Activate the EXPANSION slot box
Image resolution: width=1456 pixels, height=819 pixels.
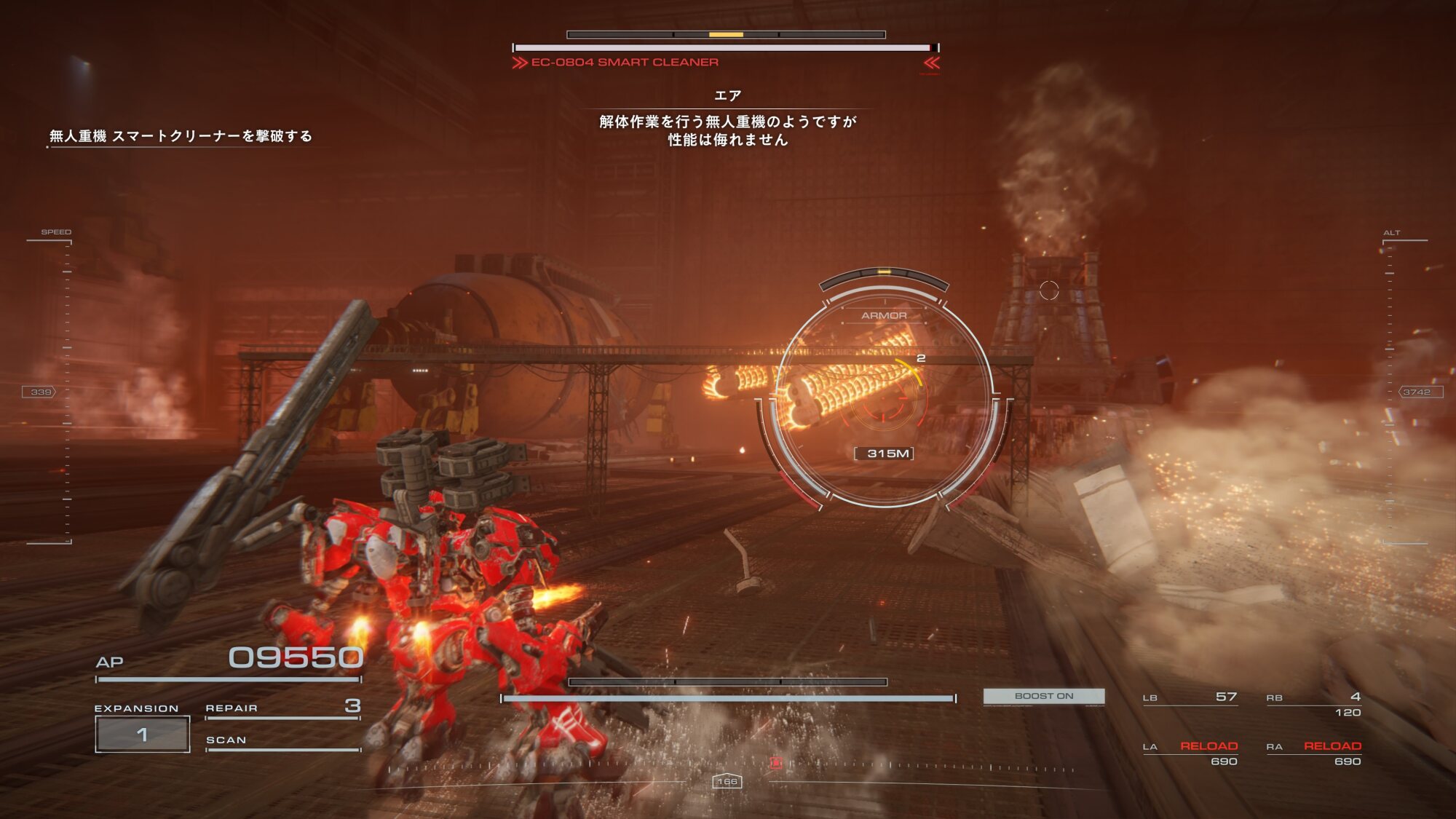pos(143,734)
